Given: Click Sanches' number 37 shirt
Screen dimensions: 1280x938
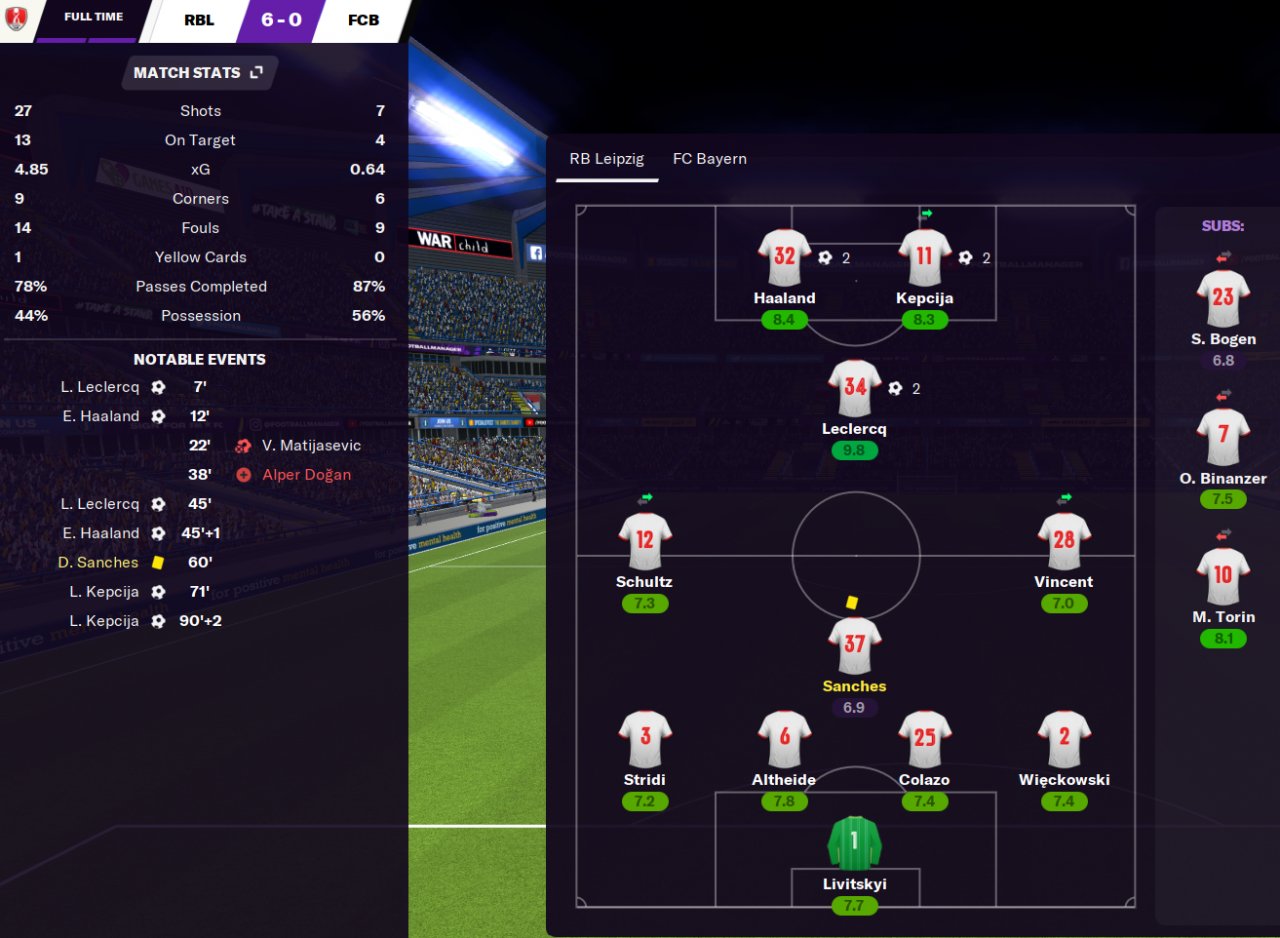Looking at the screenshot, I should pyautogui.click(x=854, y=645).
